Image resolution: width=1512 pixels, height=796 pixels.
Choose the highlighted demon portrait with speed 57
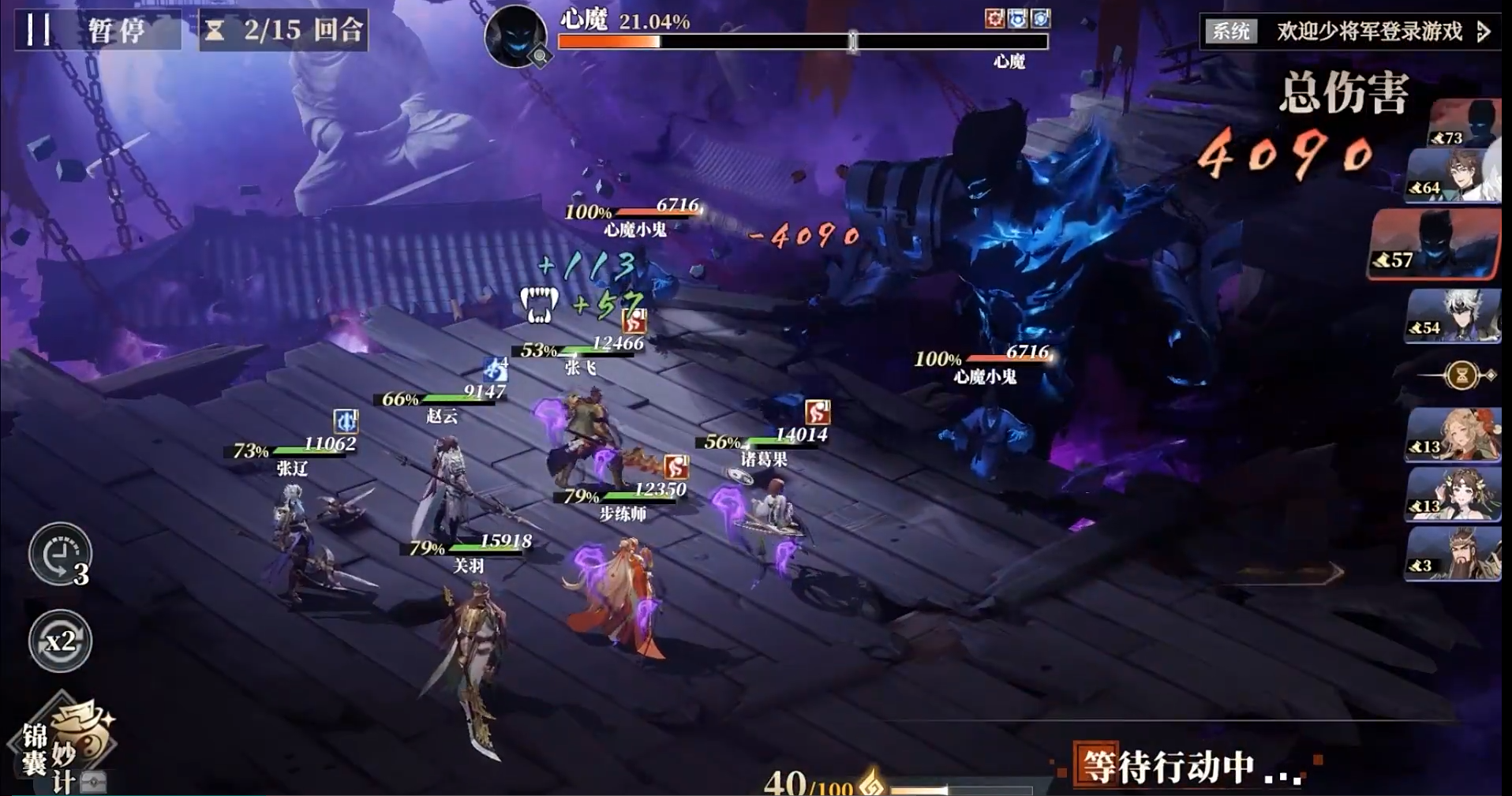click(1434, 245)
